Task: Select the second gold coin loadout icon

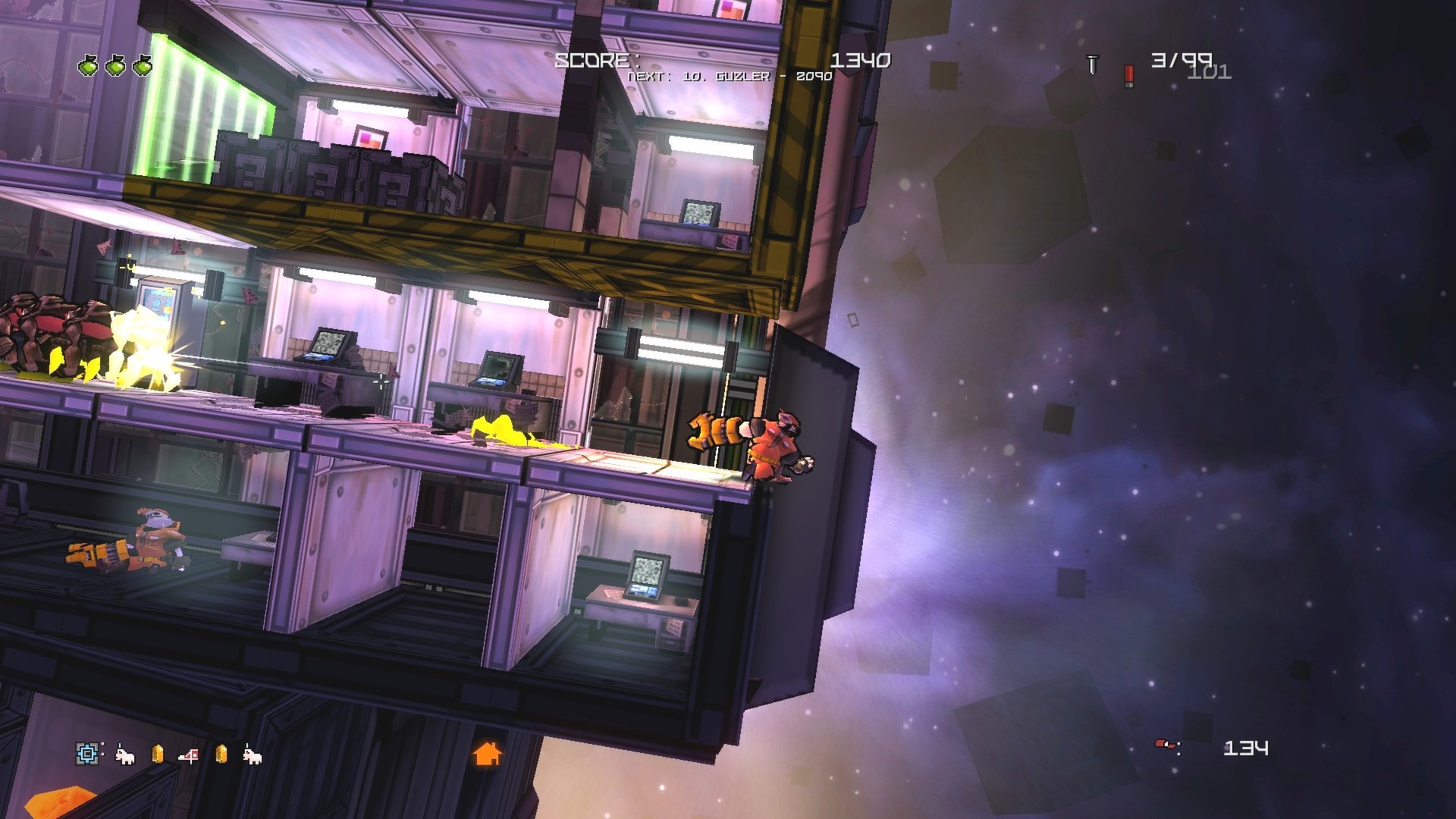Action: point(221,755)
